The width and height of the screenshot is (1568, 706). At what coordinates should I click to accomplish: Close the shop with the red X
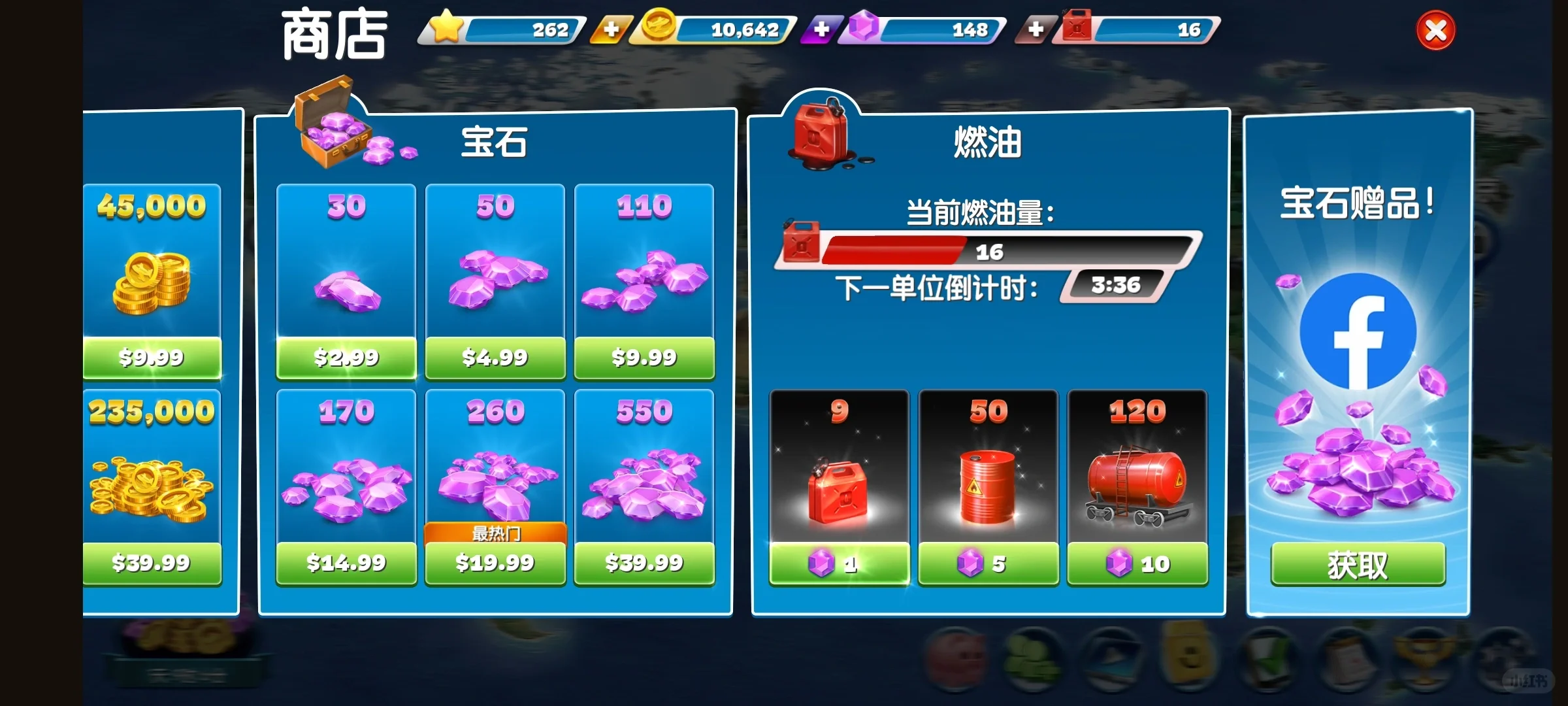[x=1435, y=29]
